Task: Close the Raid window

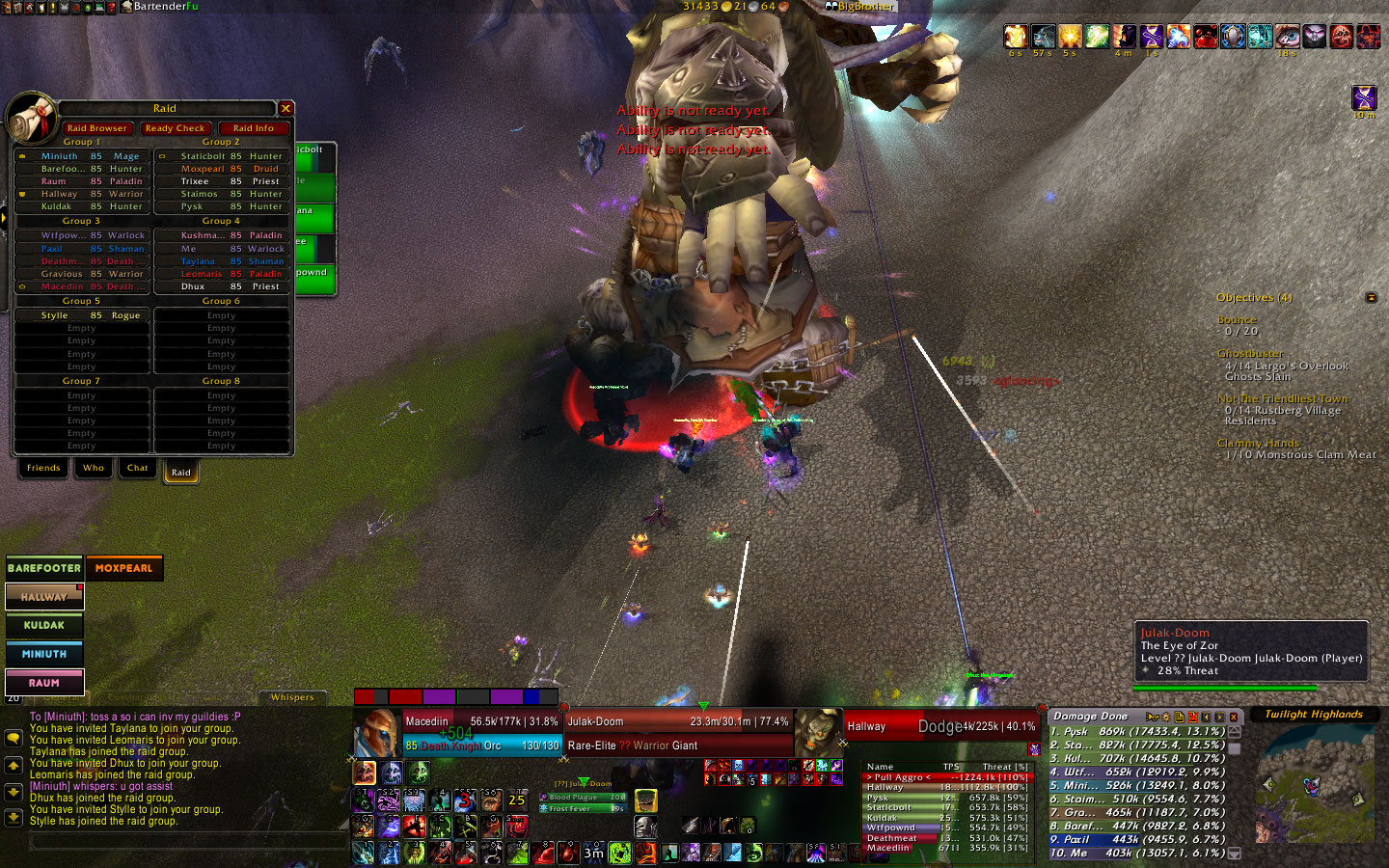Action: [286, 108]
